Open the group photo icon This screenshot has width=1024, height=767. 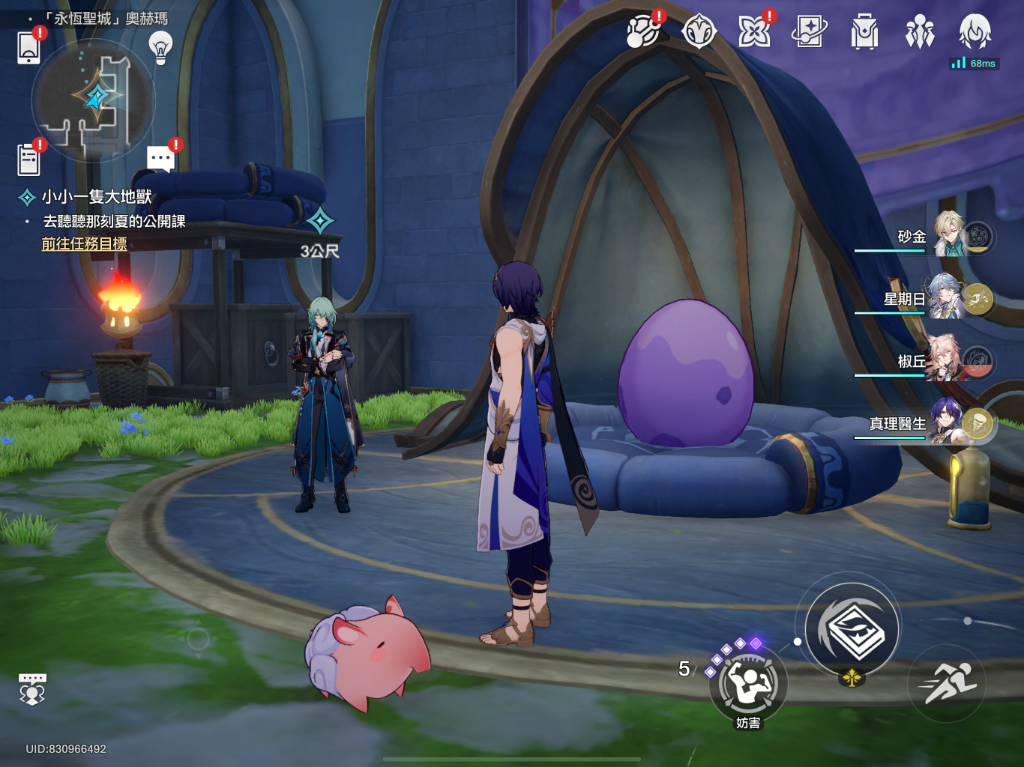32,687
